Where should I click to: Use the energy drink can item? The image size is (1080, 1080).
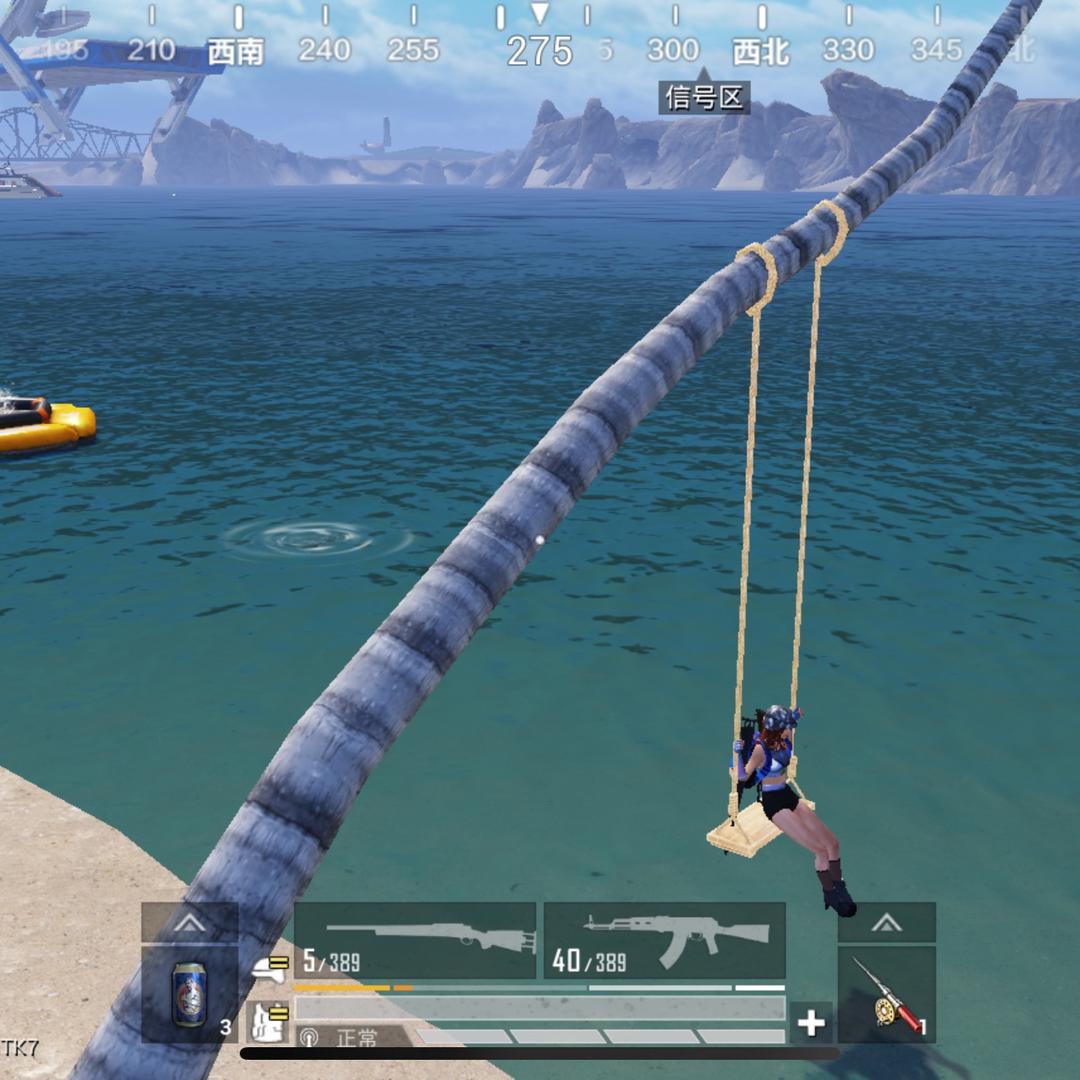189,994
